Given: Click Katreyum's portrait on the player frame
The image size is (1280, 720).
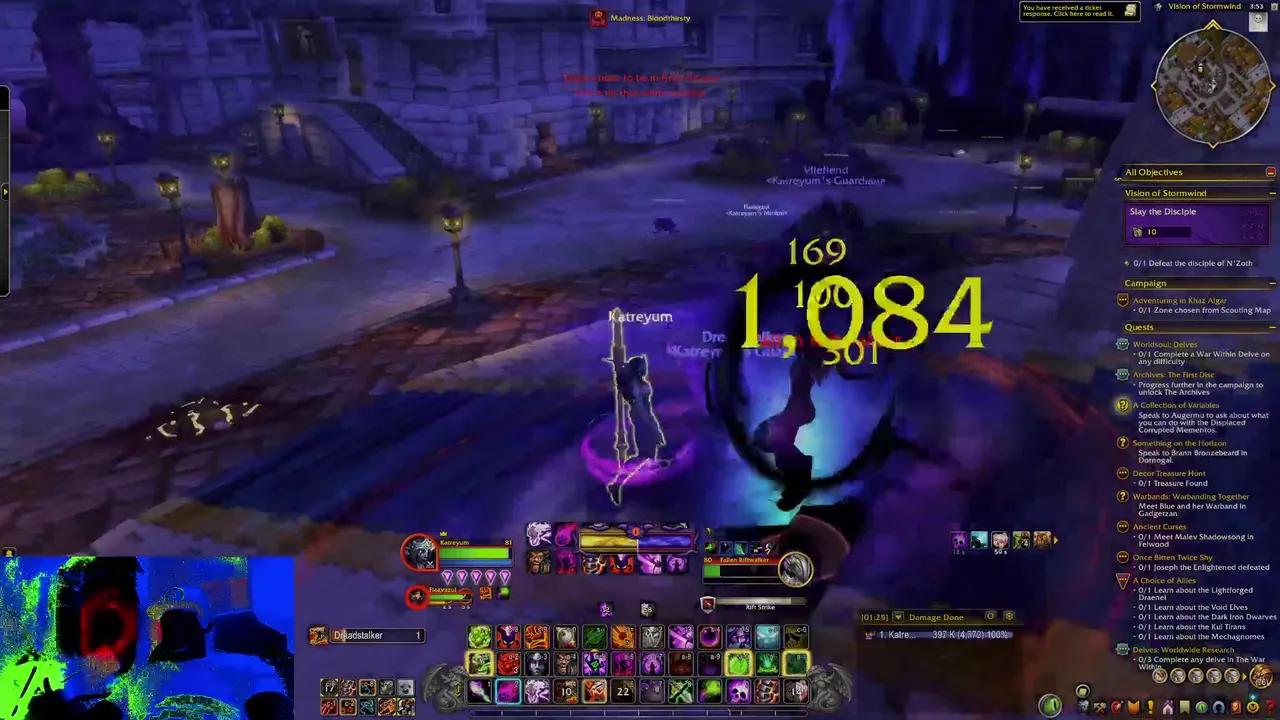Looking at the screenshot, I should [x=422, y=551].
